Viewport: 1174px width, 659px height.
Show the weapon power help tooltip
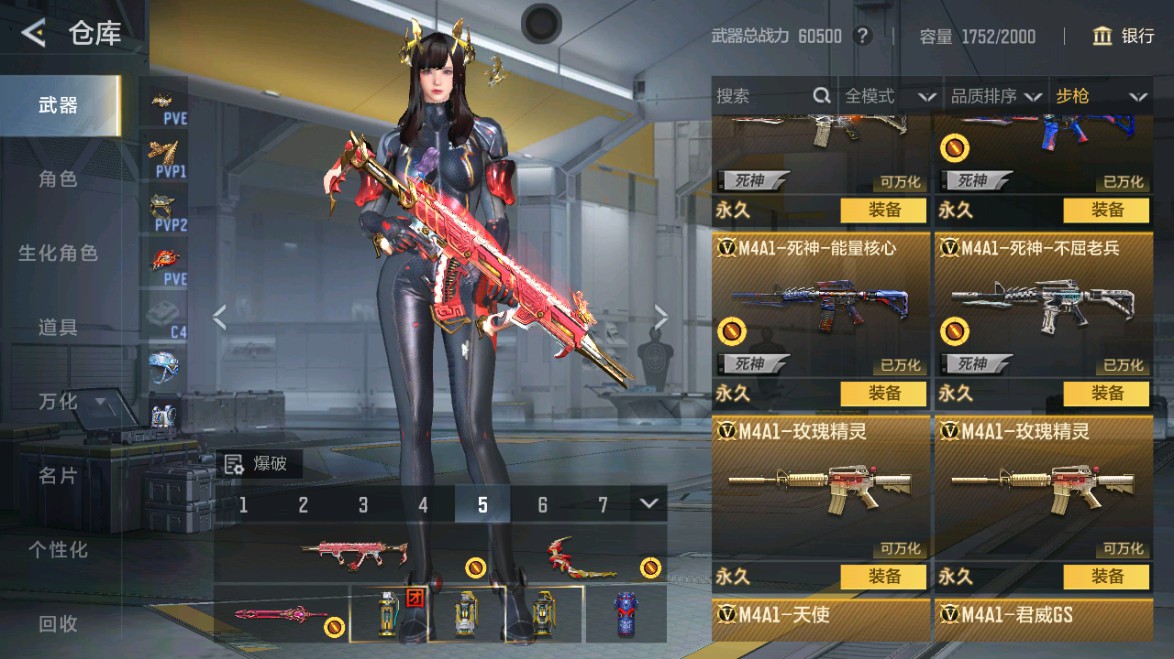click(862, 37)
